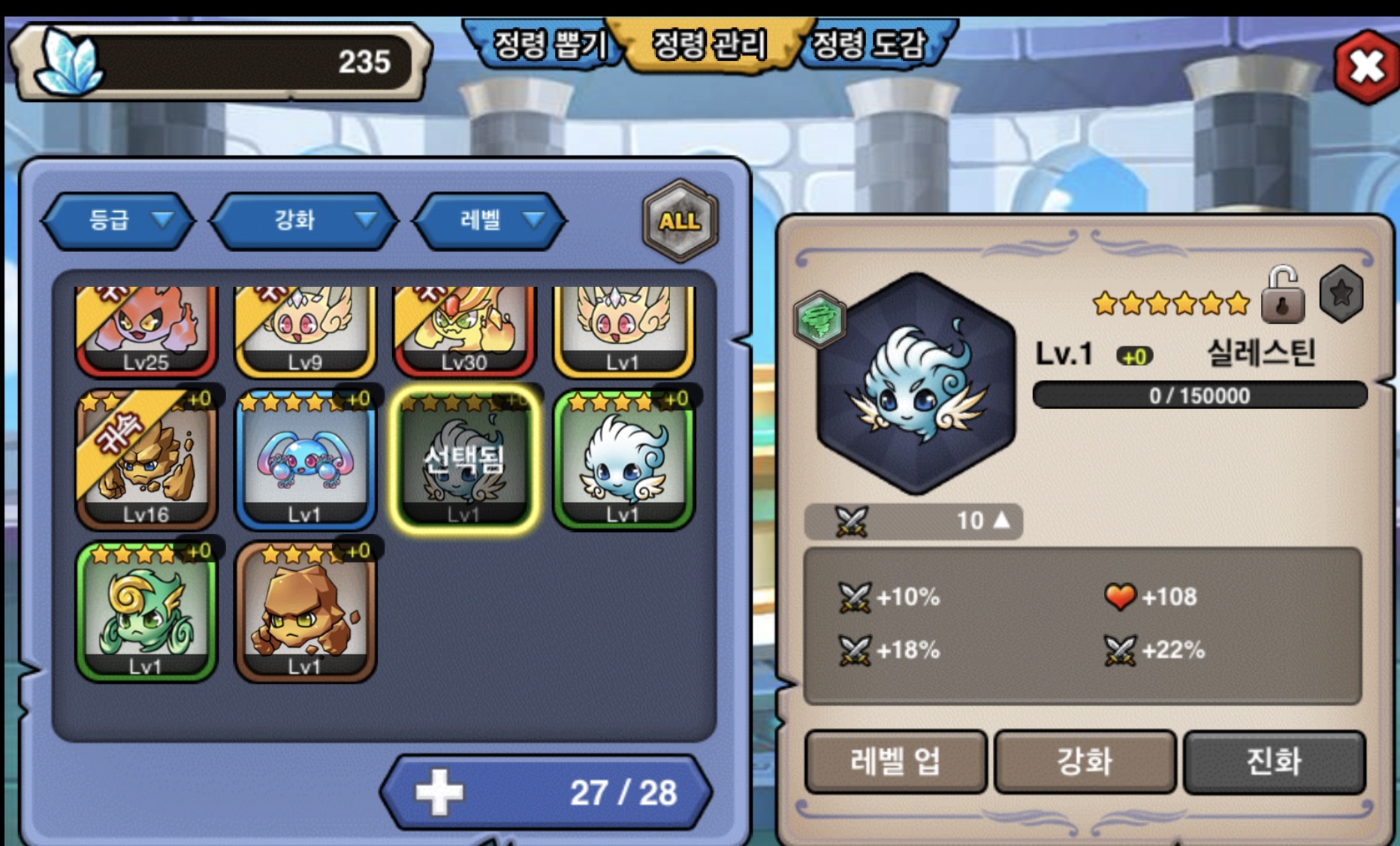Close the spirit management screen

[1366, 67]
